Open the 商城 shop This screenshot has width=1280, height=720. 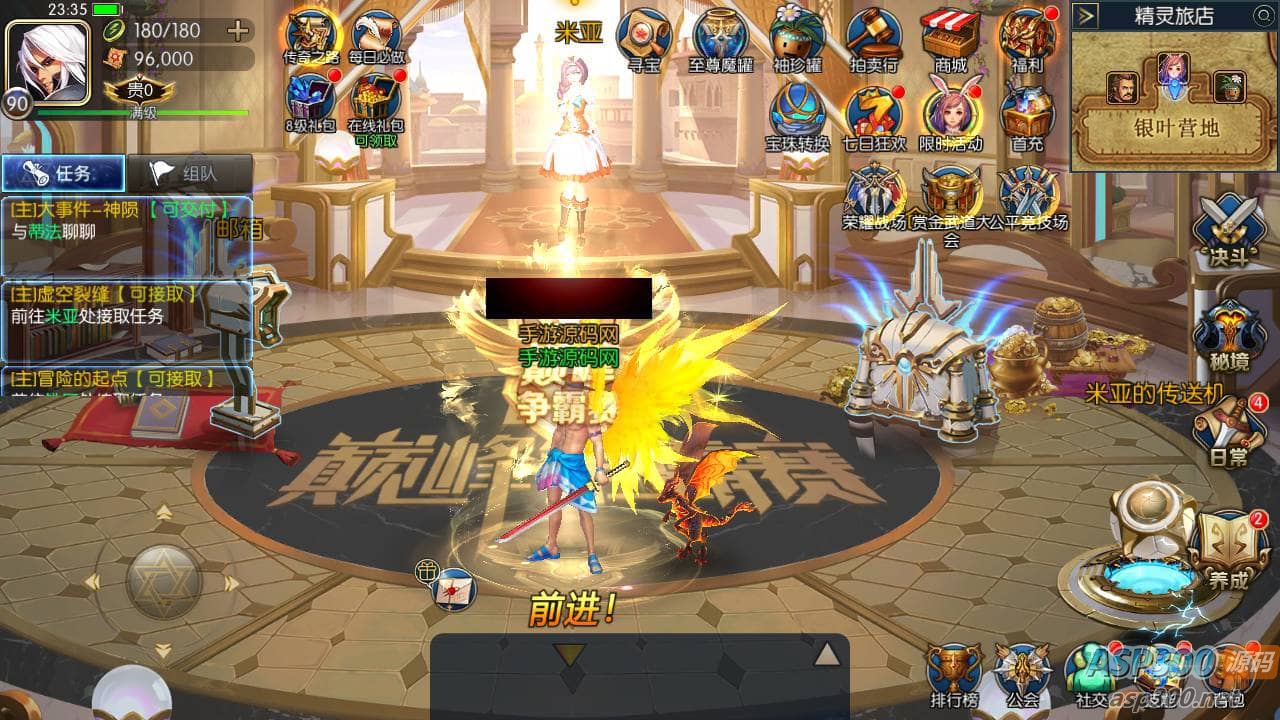950,38
